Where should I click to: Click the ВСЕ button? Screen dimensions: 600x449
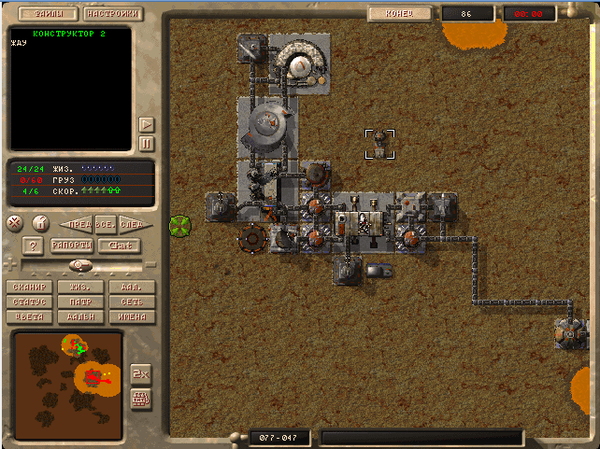point(104,223)
